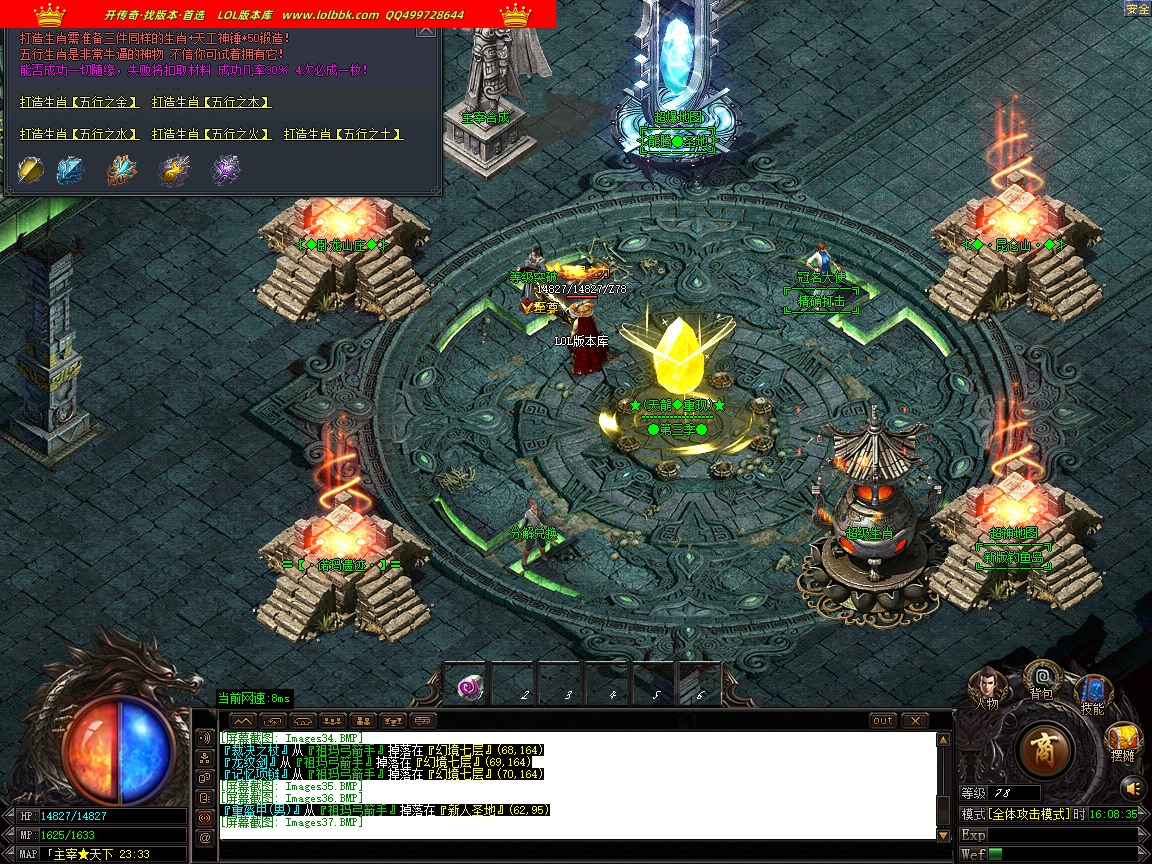Screen dimensions: 1152x864
Task: Close the zodiac forging dialog panel
Action: (426, 31)
